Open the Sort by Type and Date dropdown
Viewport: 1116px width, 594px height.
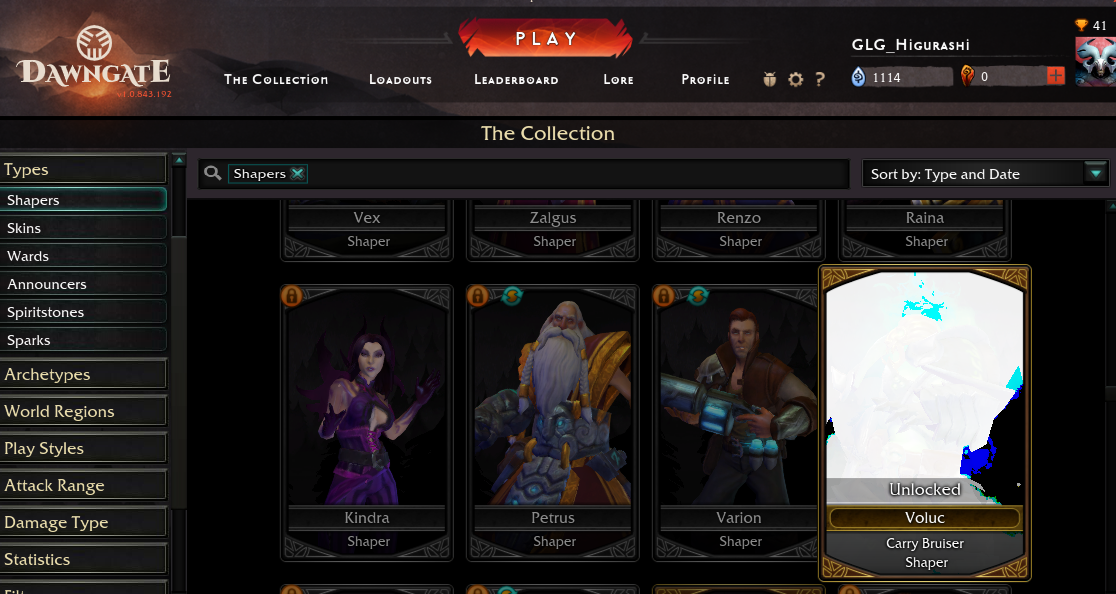click(985, 174)
